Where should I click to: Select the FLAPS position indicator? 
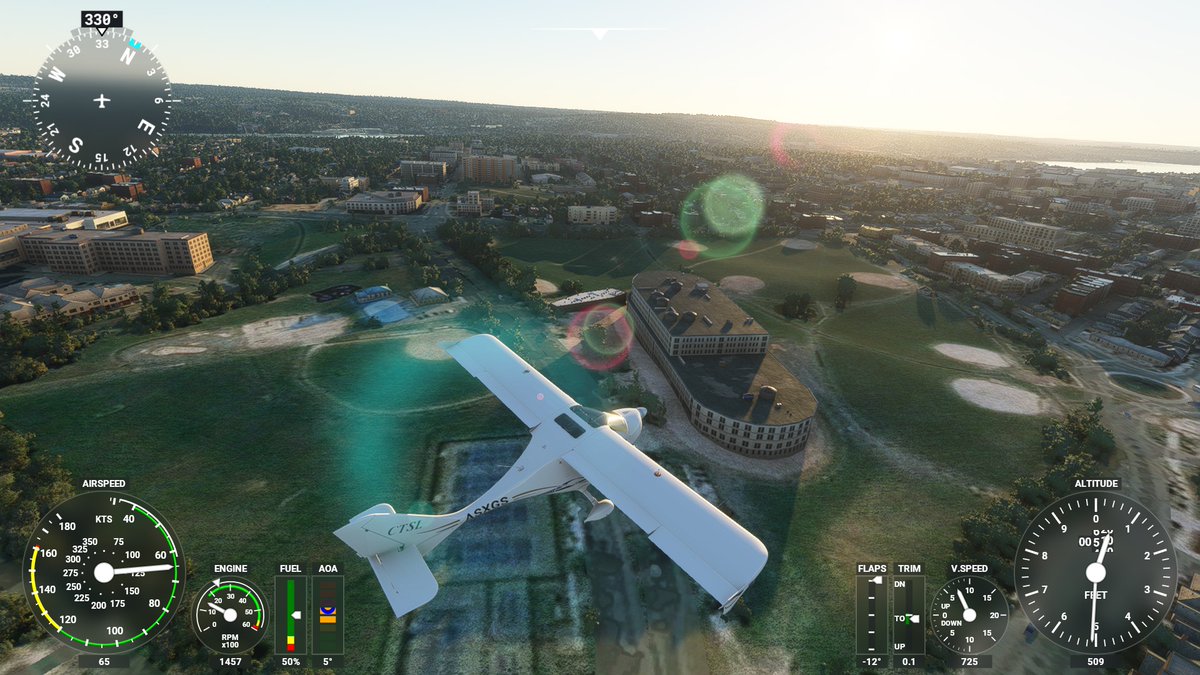(872, 614)
